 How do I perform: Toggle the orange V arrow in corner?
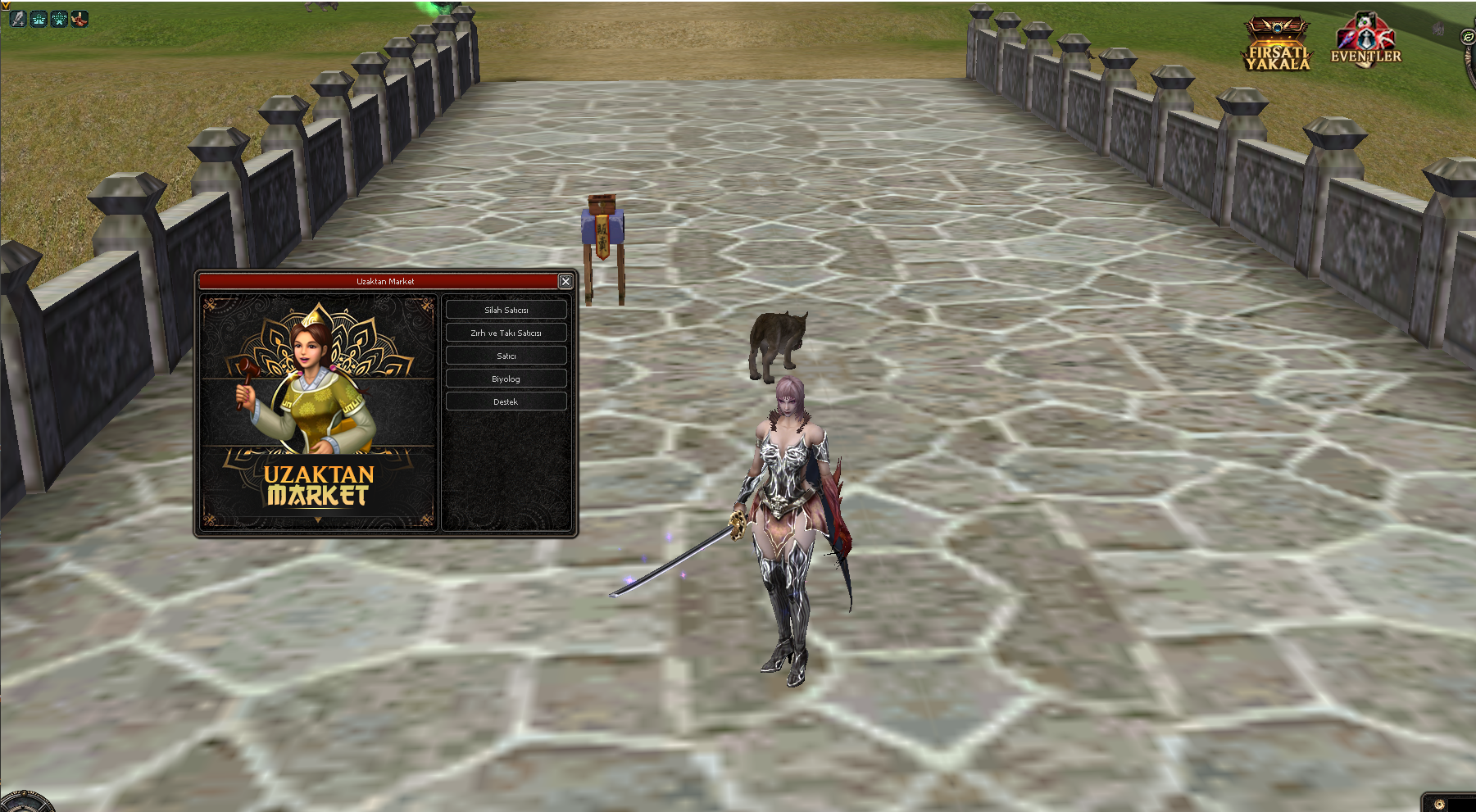point(5,5)
